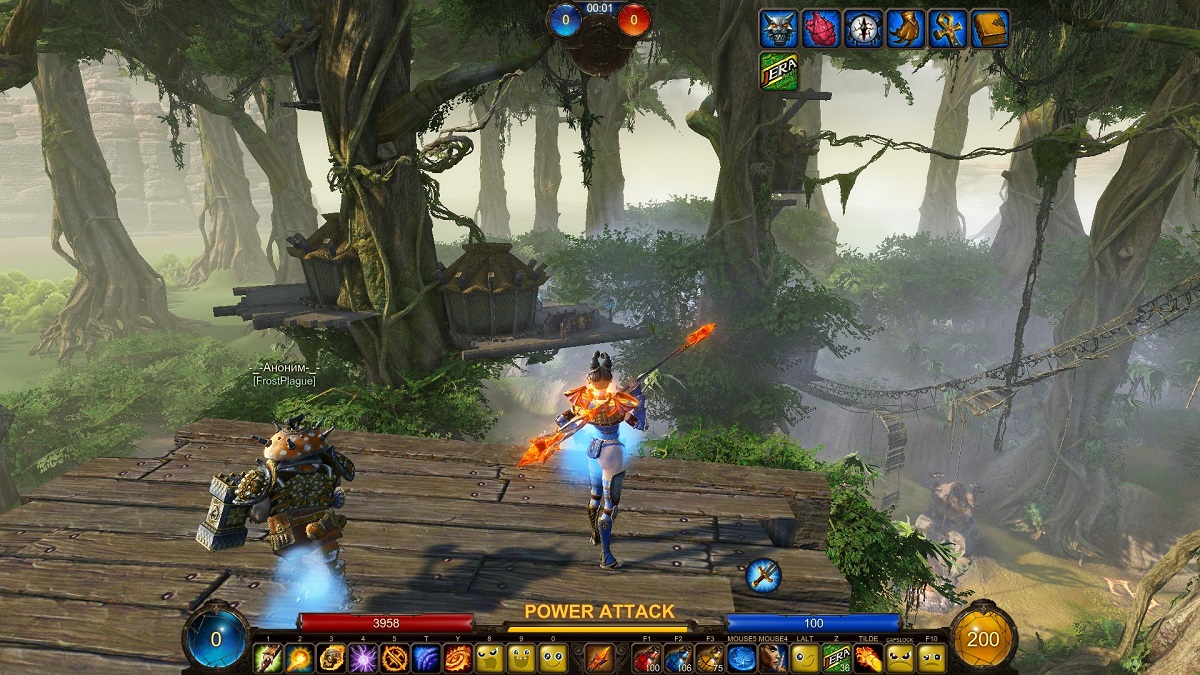Viewport: 1200px width, 675px height.
Task: Activate the blue wind slash ability on T
Action: pos(427,658)
